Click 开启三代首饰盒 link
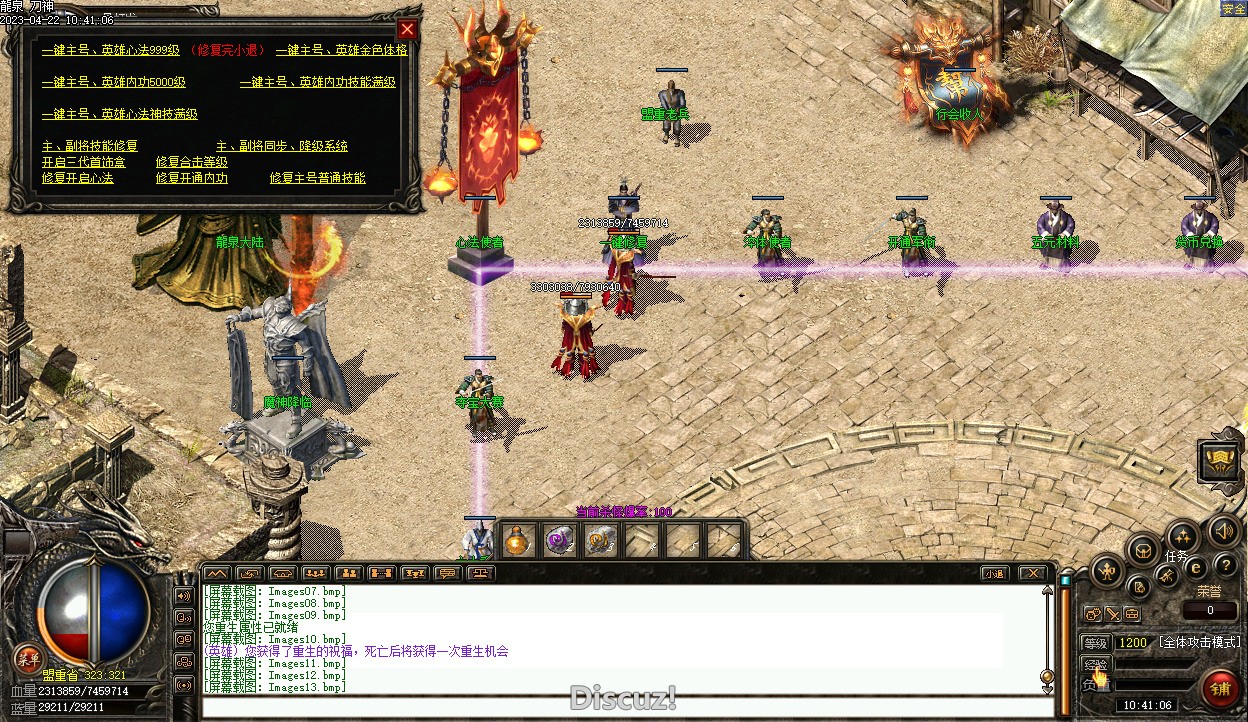Image resolution: width=1248 pixels, height=722 pixels. tap(84, 162)
